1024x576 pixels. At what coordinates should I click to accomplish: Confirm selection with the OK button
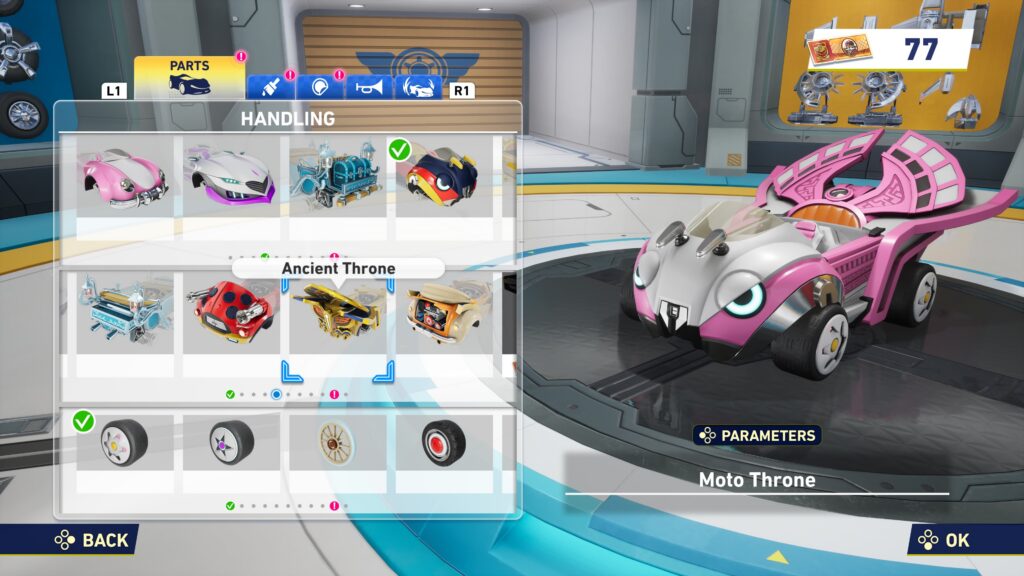pos(944,540)
